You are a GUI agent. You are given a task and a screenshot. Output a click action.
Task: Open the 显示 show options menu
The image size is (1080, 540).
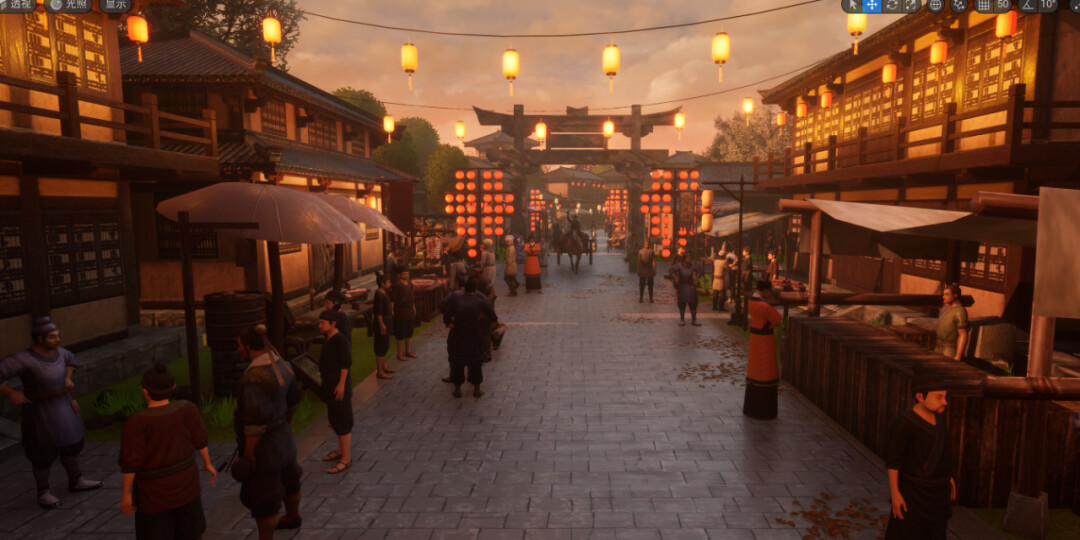[x=114, y=5]
